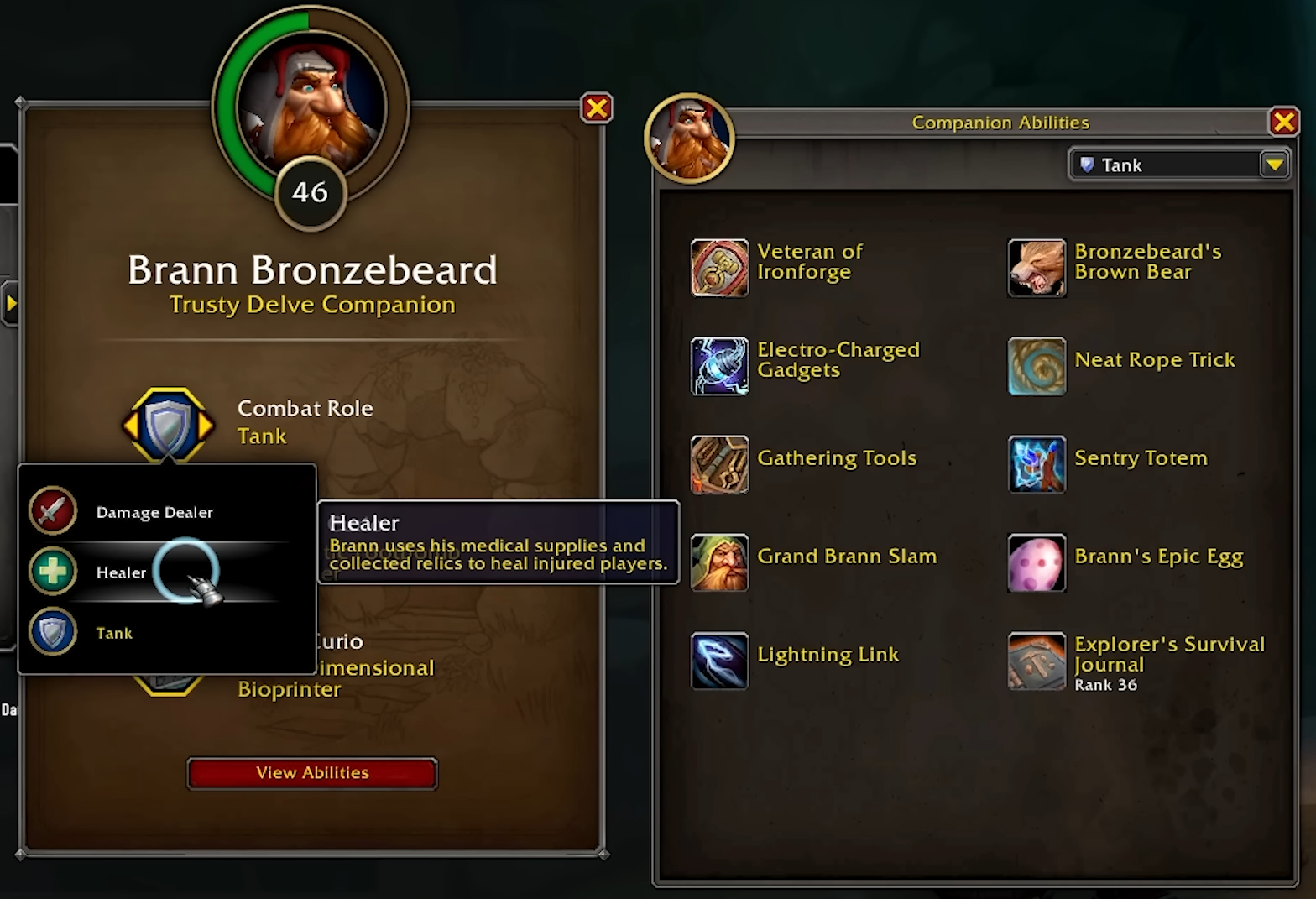This screenshot has width=1316, height=899.
Task: Click the Companion Abilities title bar
Action: tap(1000, 122)
